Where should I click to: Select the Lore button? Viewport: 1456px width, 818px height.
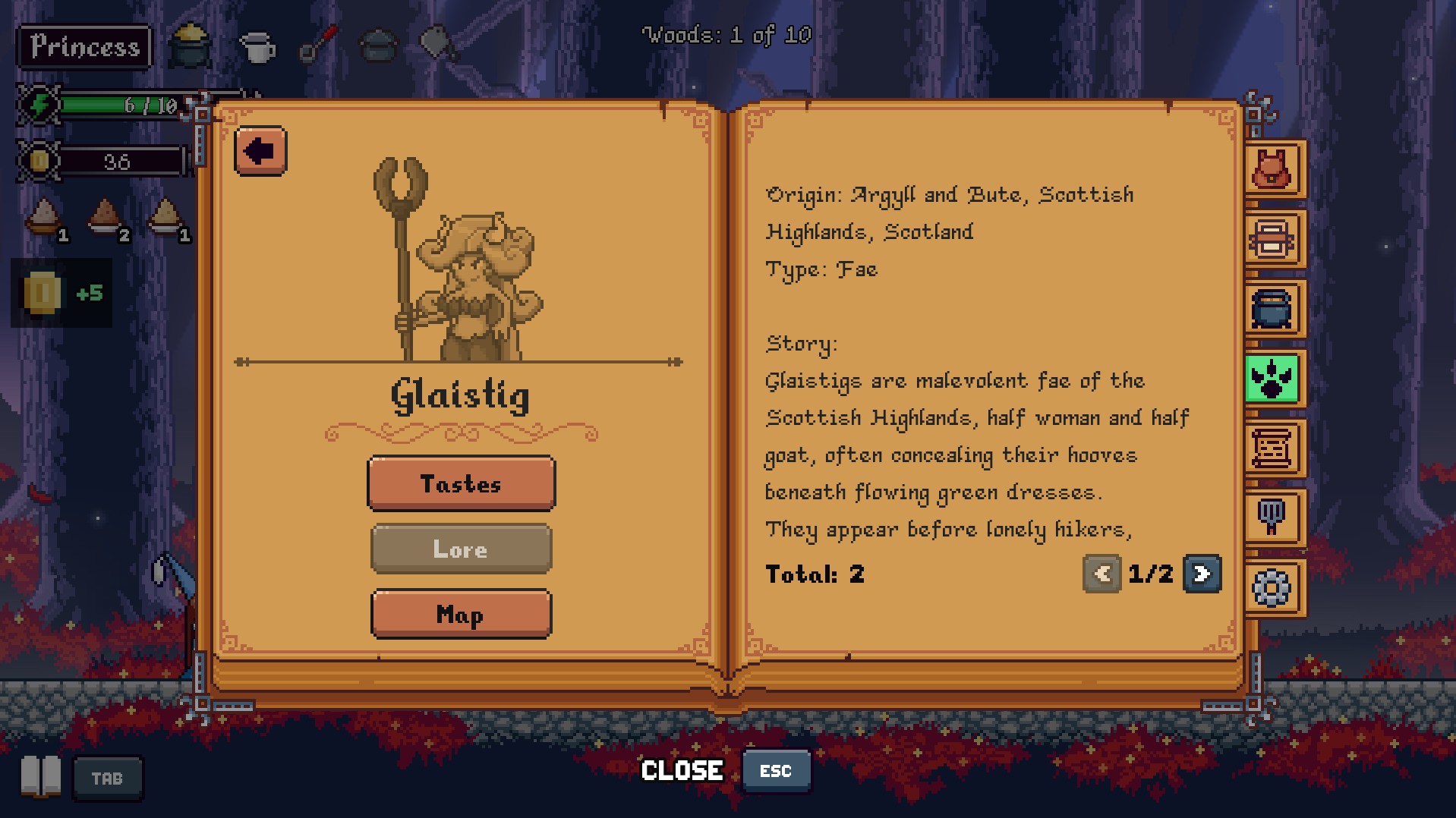[x=461, y=549]
